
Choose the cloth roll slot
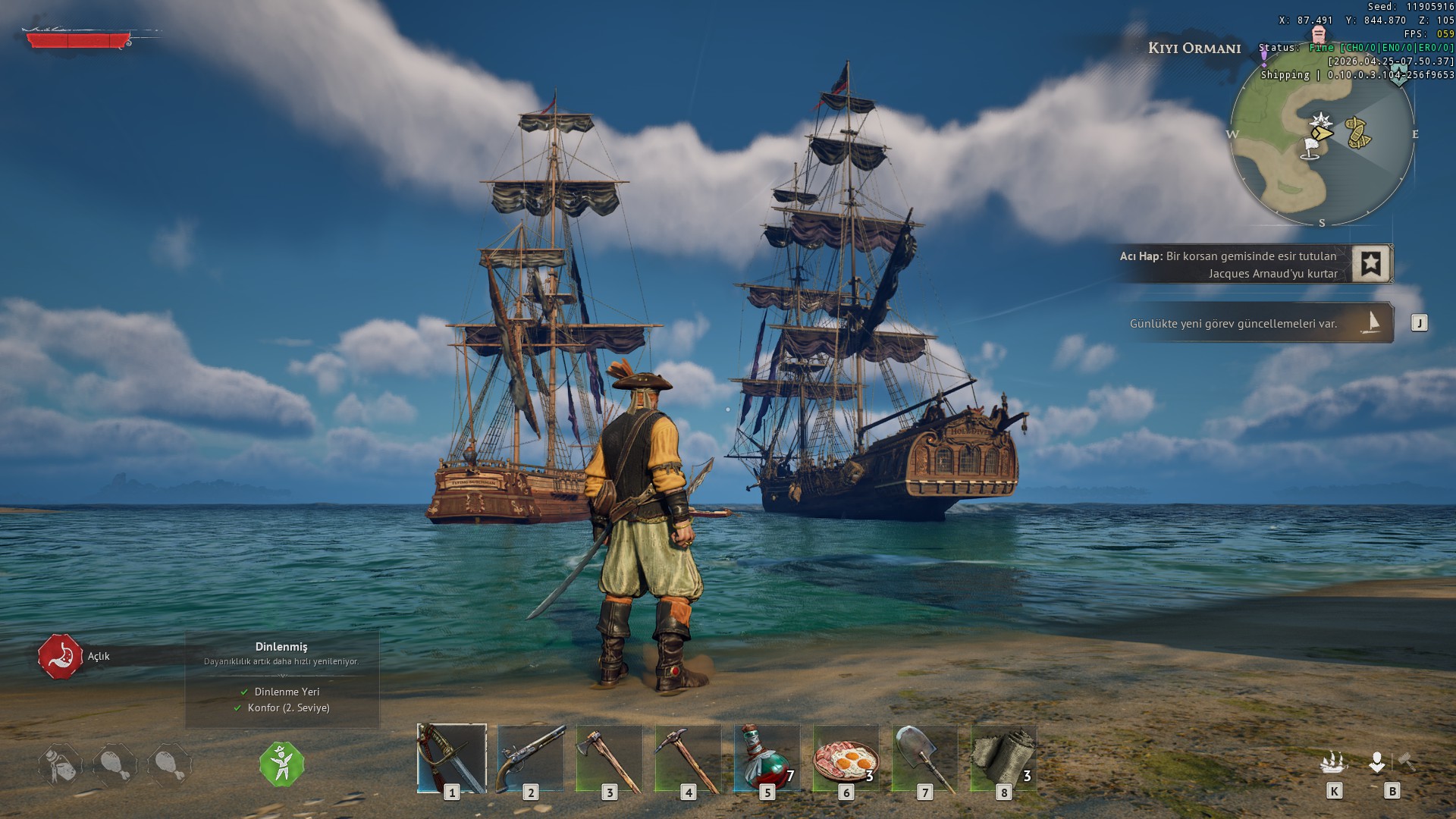(1004, 758)
